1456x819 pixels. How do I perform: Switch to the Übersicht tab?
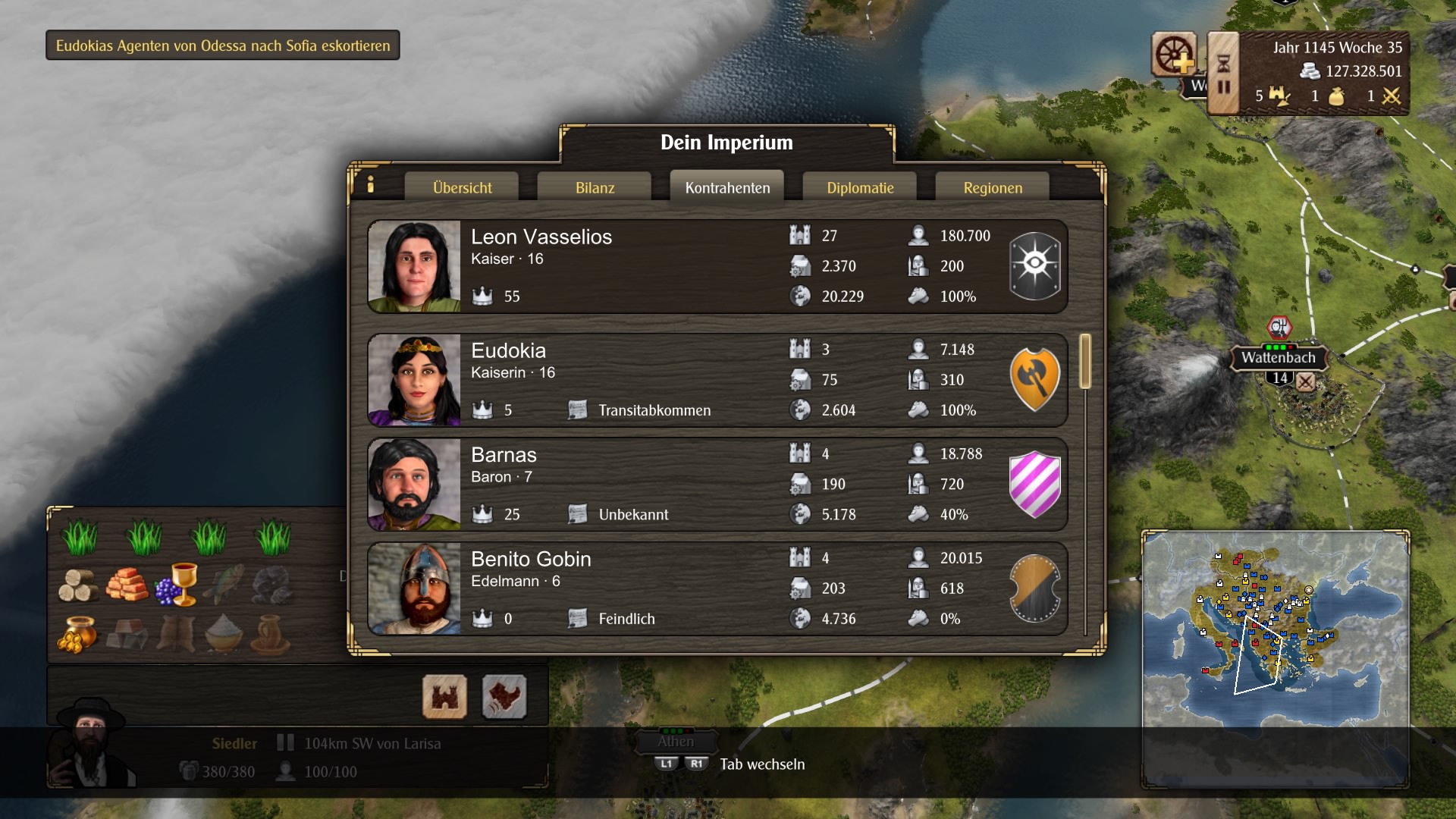coord(462,187)
